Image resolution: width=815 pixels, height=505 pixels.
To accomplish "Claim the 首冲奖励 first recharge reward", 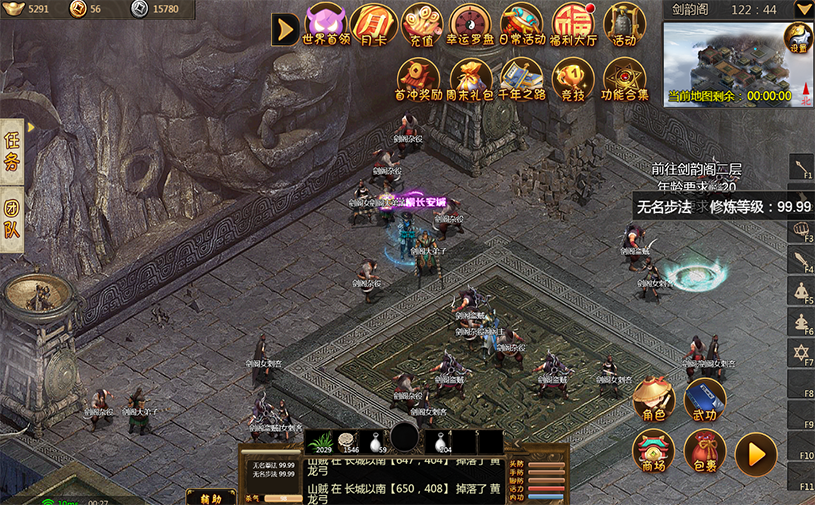I will click(x=420, y=78).
